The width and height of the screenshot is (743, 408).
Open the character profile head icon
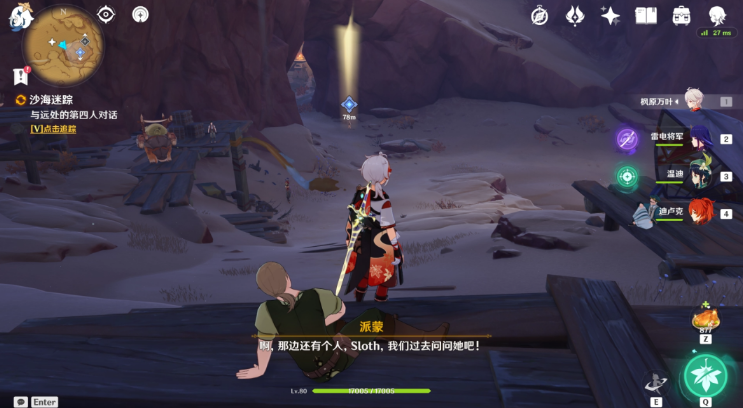click(x=718, y=15)
